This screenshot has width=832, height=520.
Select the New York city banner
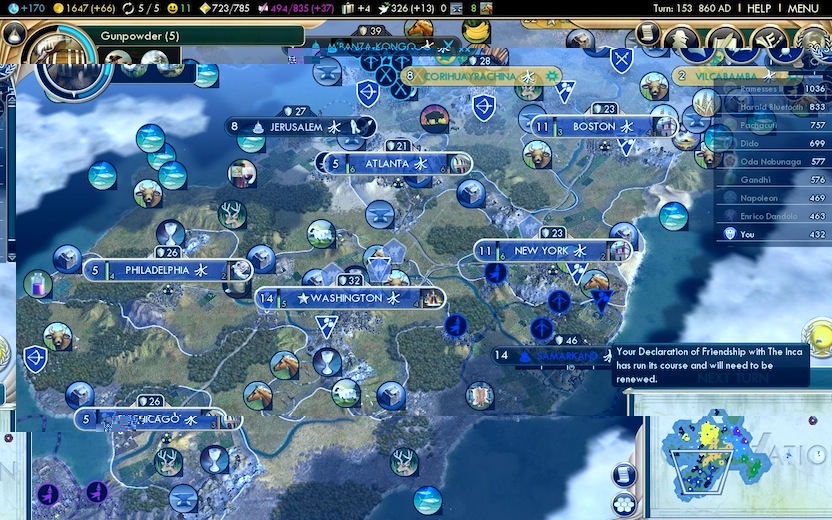[541, 251]
